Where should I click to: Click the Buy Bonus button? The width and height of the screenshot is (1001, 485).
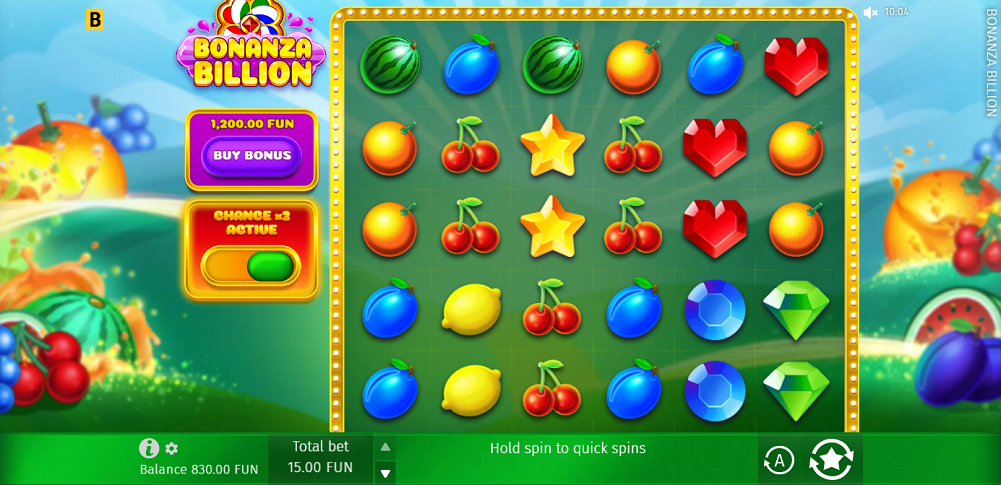[252, 156]
